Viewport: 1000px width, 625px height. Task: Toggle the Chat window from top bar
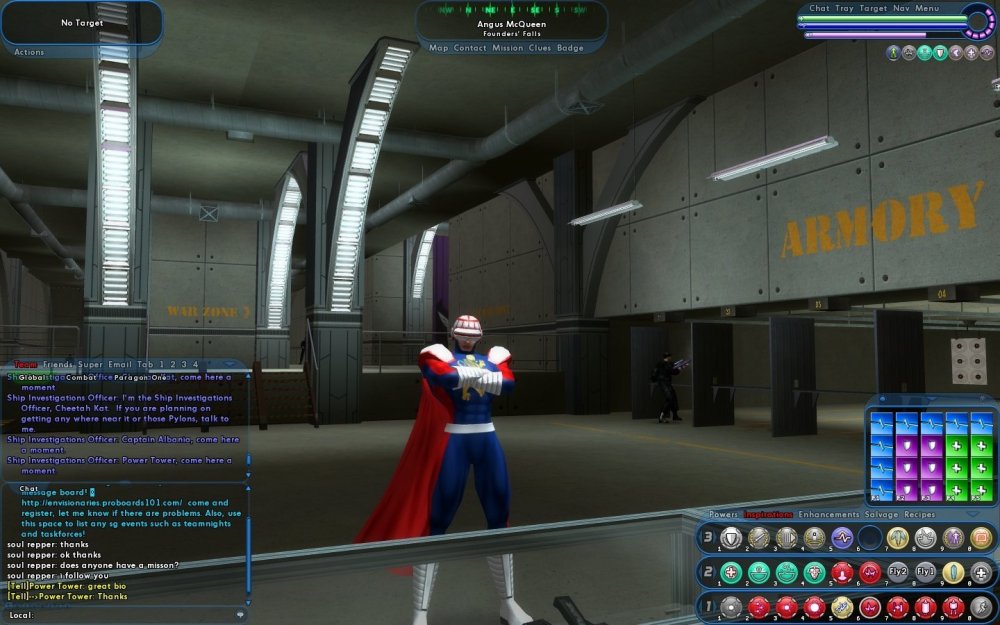[x=819, y=9]
